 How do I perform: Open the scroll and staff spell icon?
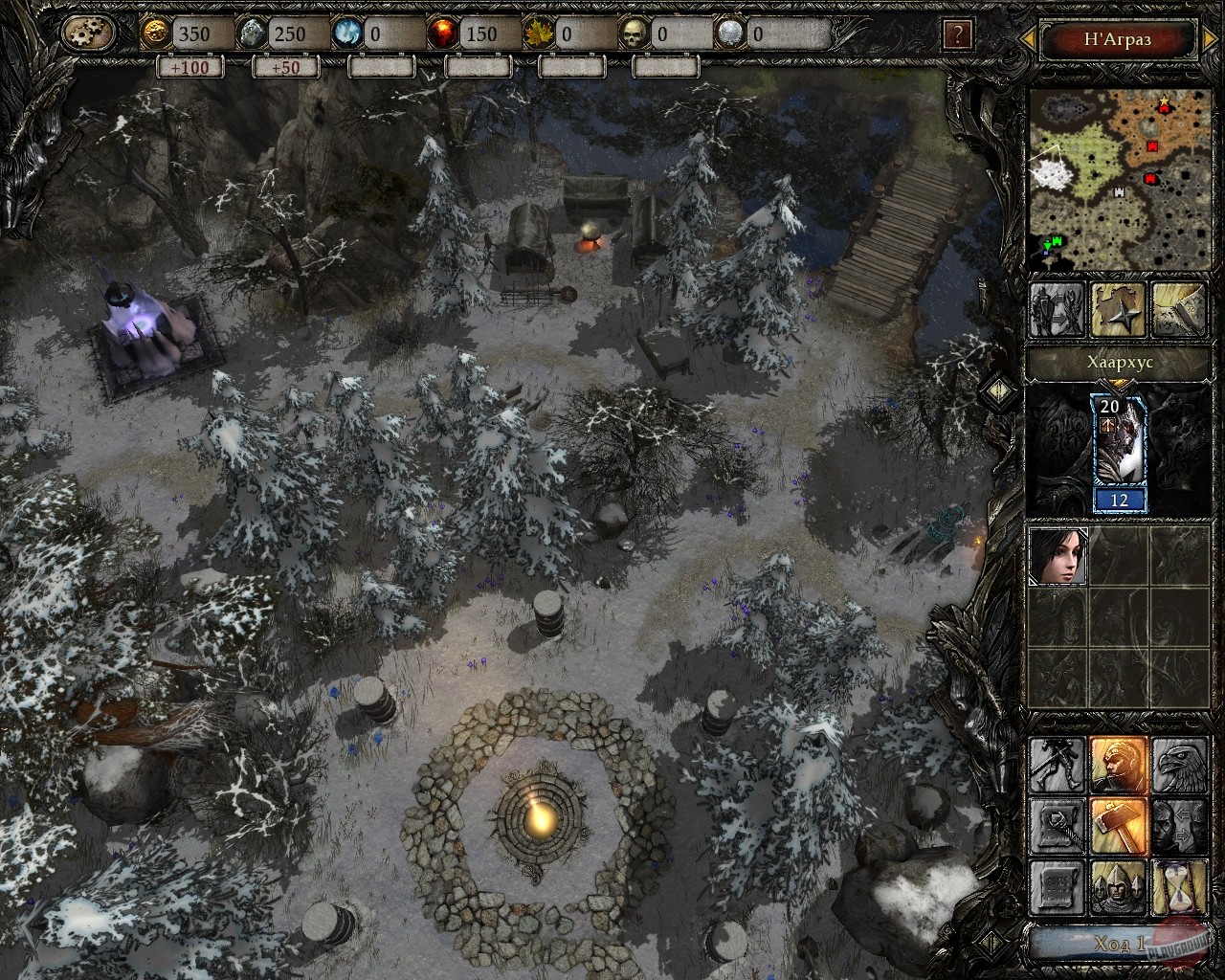click(x=1058, y=825)
